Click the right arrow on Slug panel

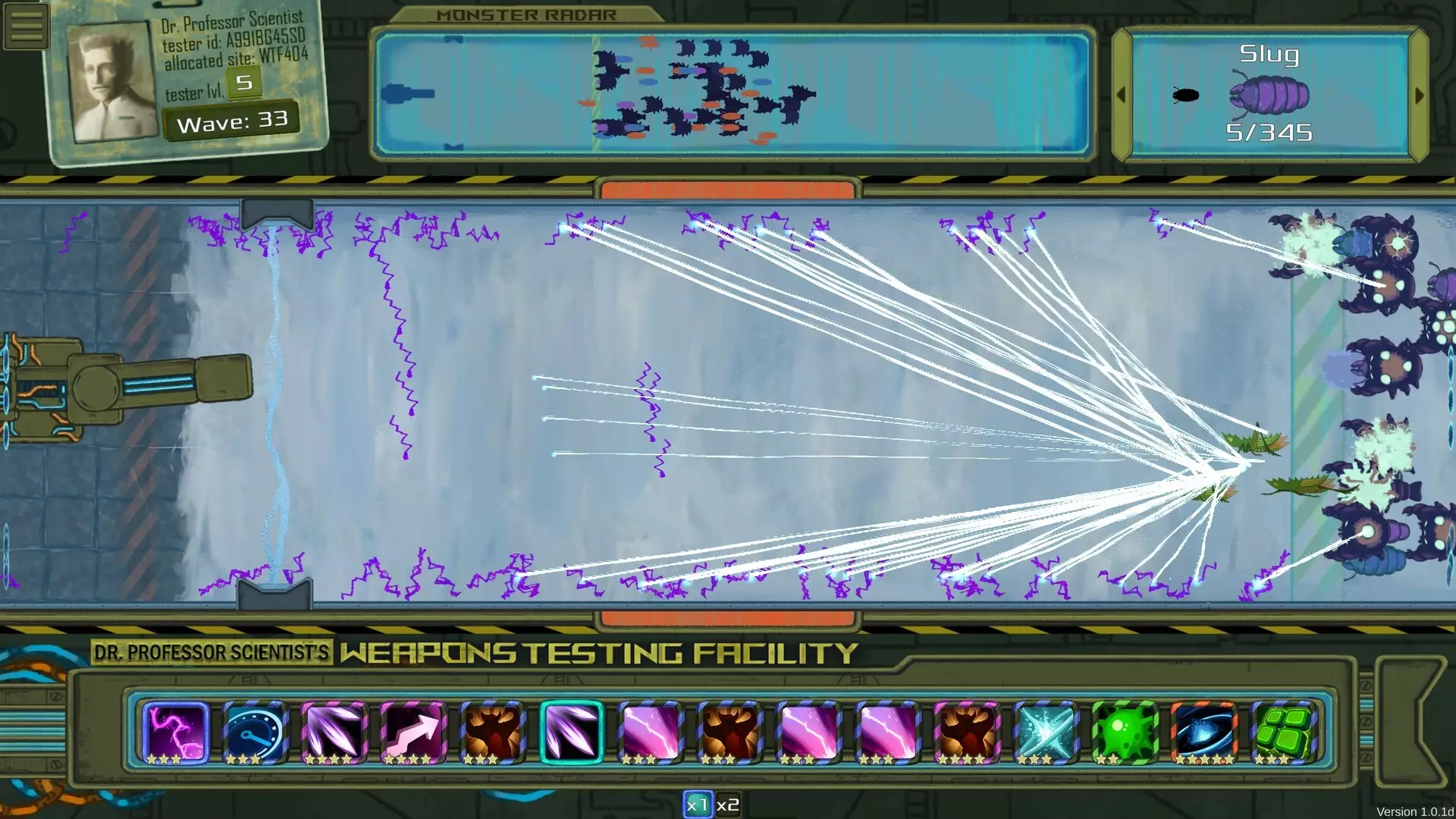point(1420,96)
